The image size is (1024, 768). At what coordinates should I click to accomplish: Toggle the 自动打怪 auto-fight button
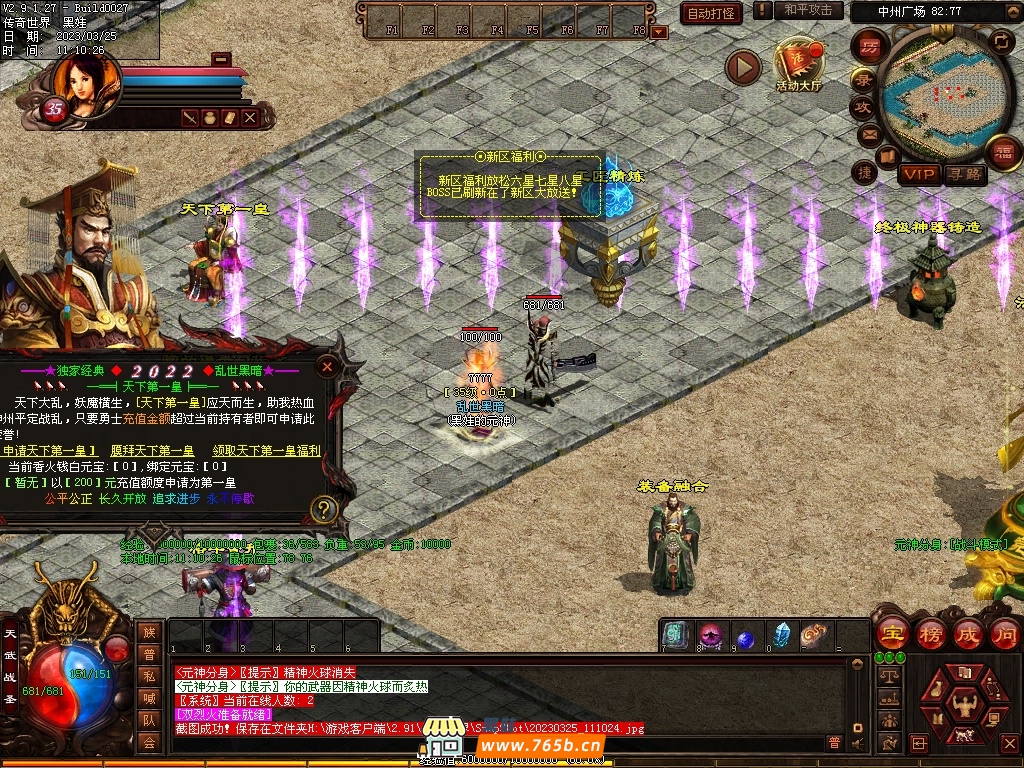click(x=710, y=13)
